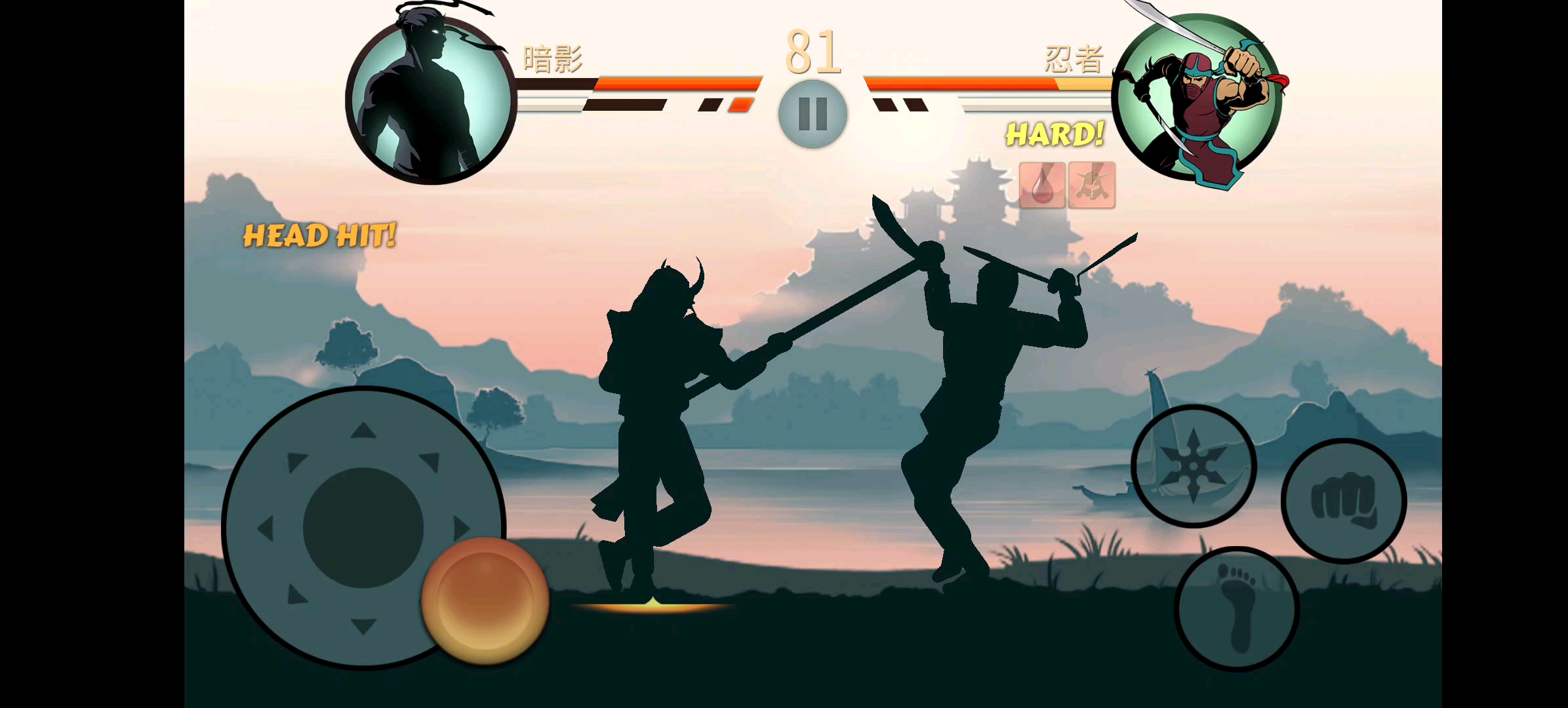Throw a shuriken with the ranged button
The height and width of the screenshot is (708, 1568).
(x=1194, y=465)
